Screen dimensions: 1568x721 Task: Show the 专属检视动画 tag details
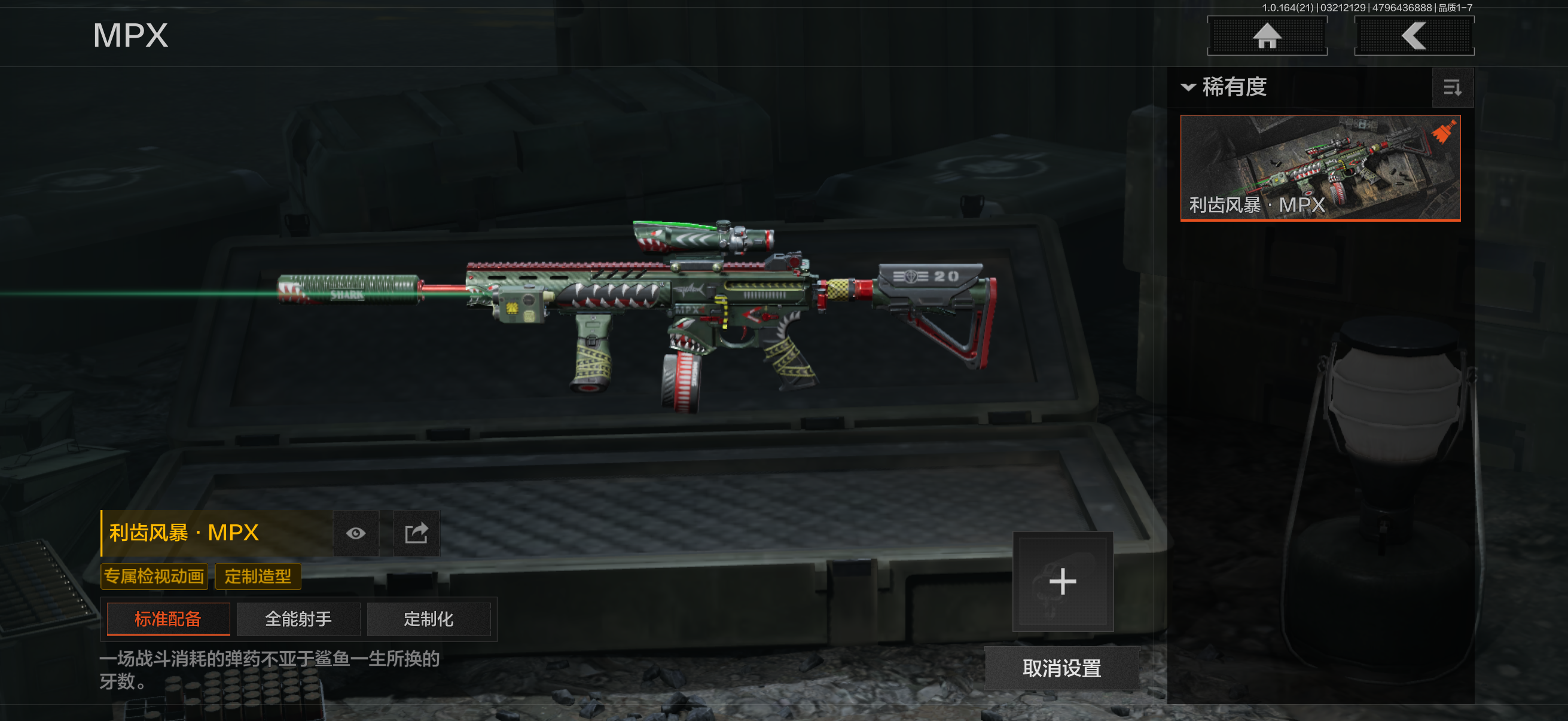[154, 576]
